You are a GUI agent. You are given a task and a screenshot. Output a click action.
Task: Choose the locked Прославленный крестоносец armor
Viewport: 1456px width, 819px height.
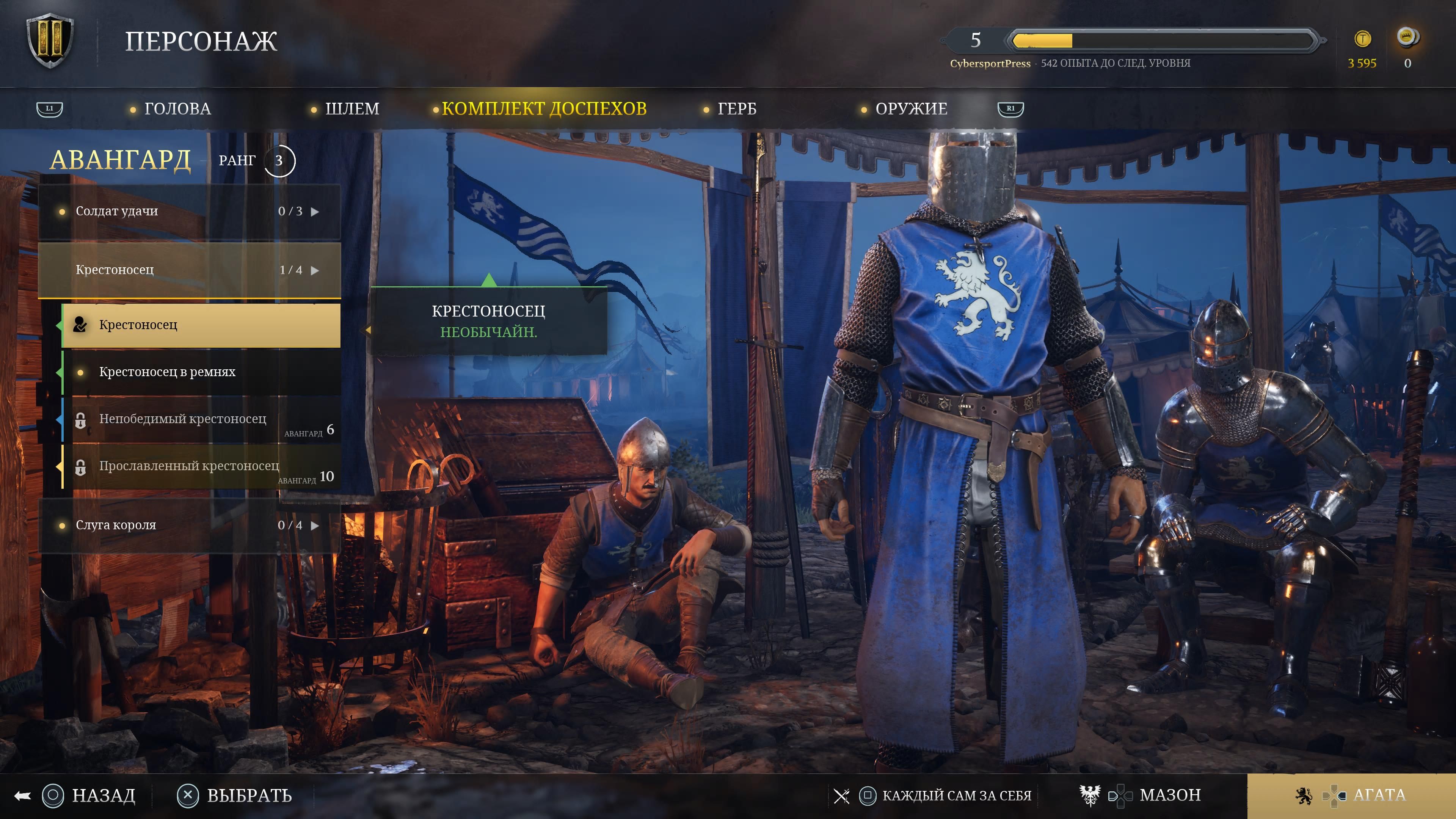tap(201, 466)
